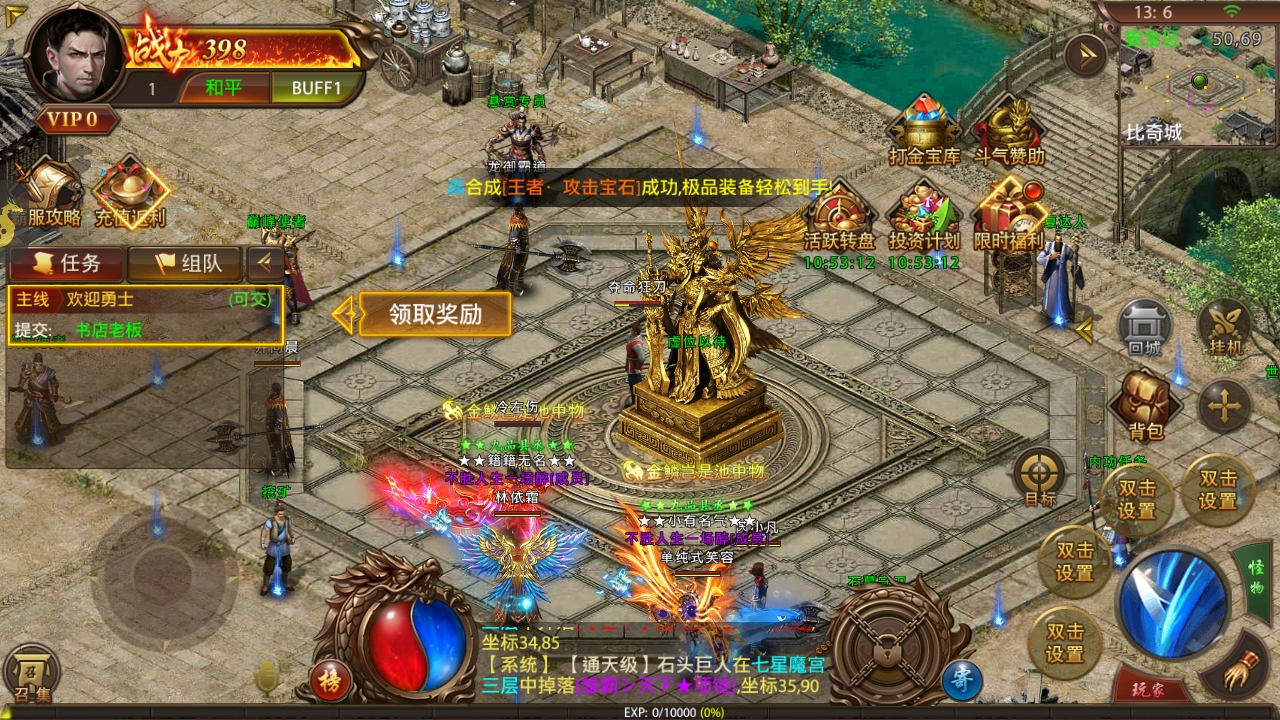1280x720 pixels.
Task: Toggle the BUFF1 buff slot
Action: pyautogui.click(x=316, y=88)
